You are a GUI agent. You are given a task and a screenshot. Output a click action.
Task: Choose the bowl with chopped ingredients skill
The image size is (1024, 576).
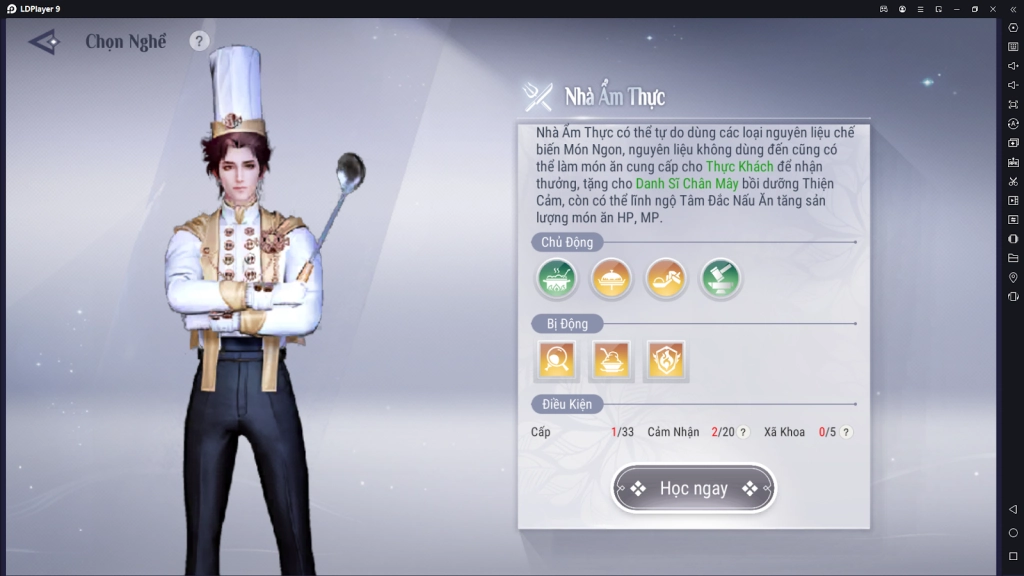tap(665, 279)
